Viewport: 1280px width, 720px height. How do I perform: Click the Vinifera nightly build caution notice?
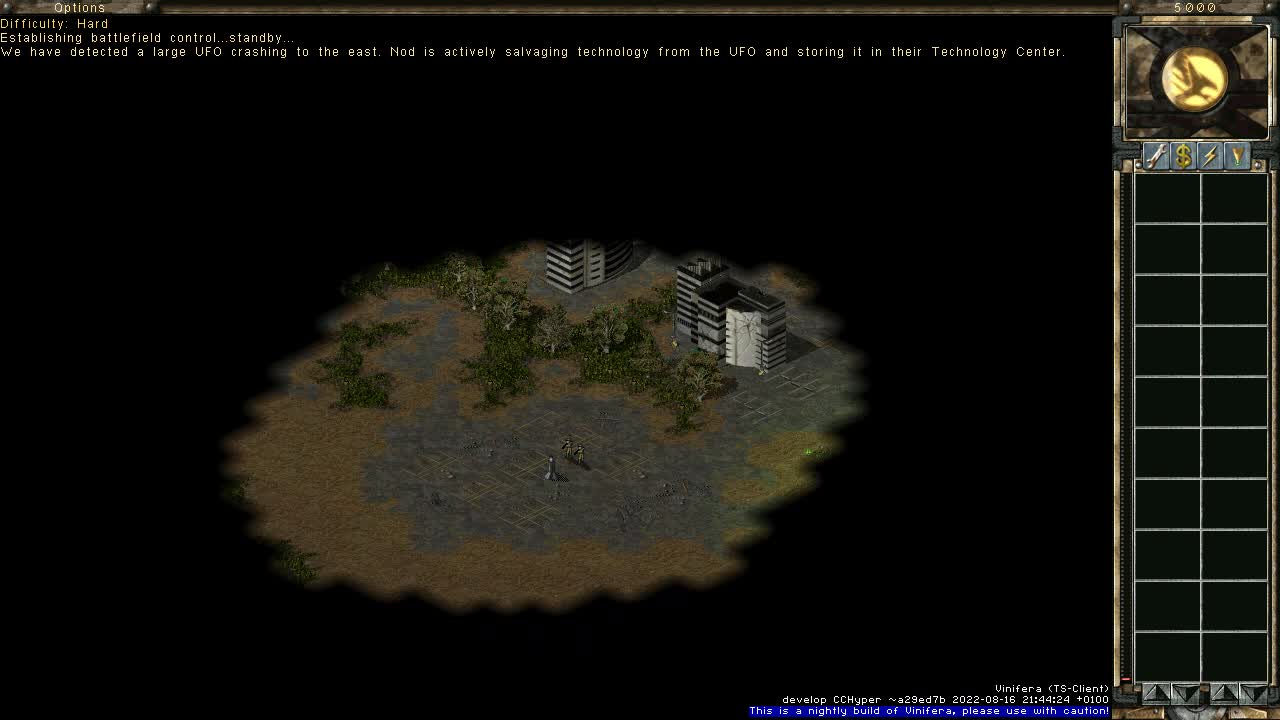[929, 710]
